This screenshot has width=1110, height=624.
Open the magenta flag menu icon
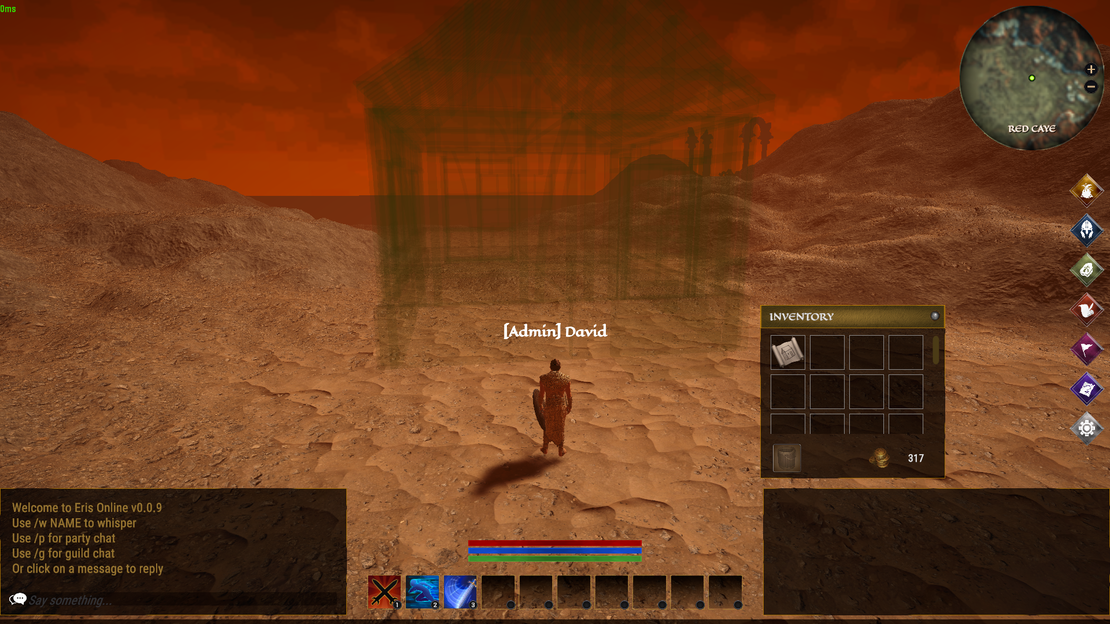1086,349
